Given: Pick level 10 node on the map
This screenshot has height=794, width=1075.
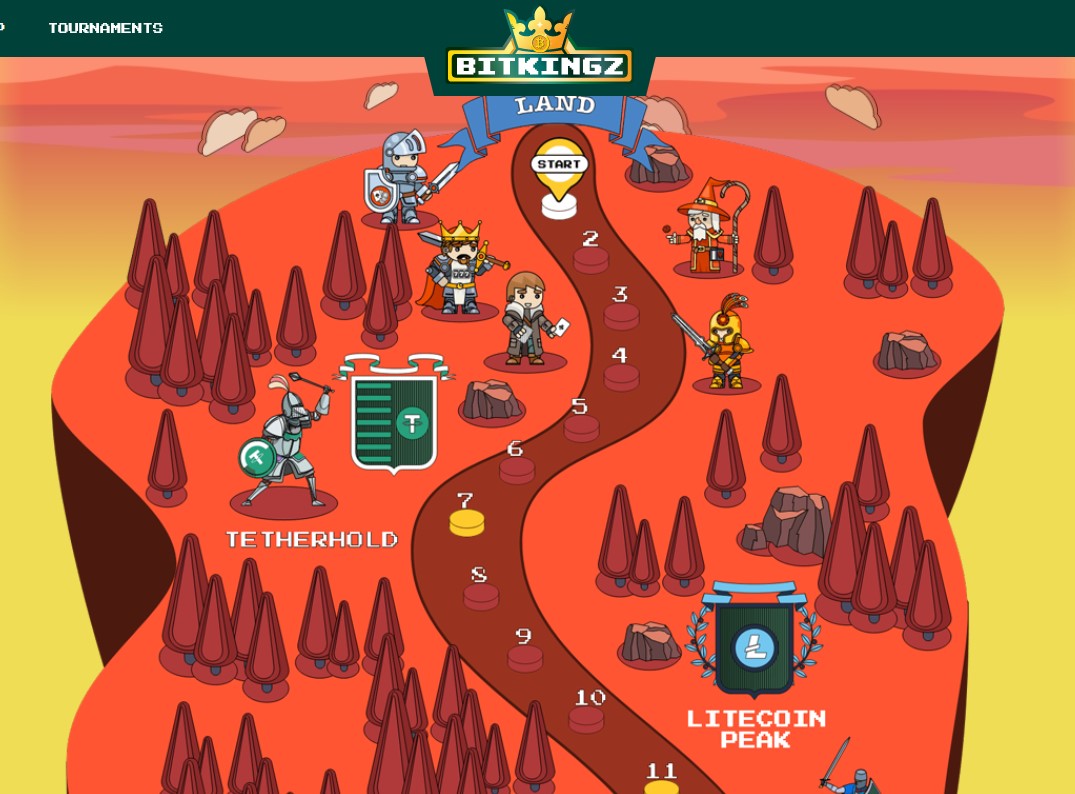Looking at the screenshot, I should tap(587, 717).
